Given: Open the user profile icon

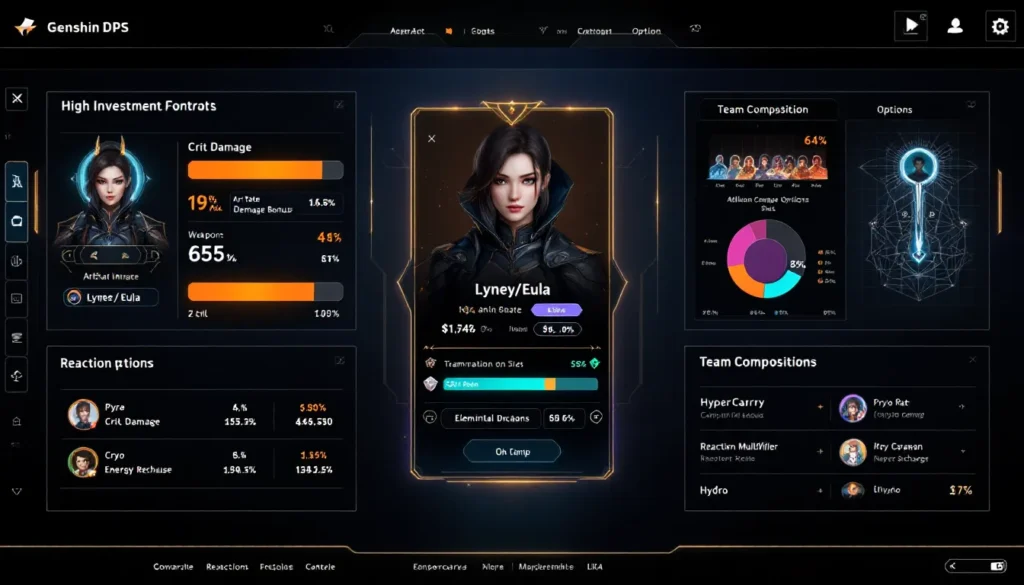Looking at the screenshot, I should pos(955,27).
